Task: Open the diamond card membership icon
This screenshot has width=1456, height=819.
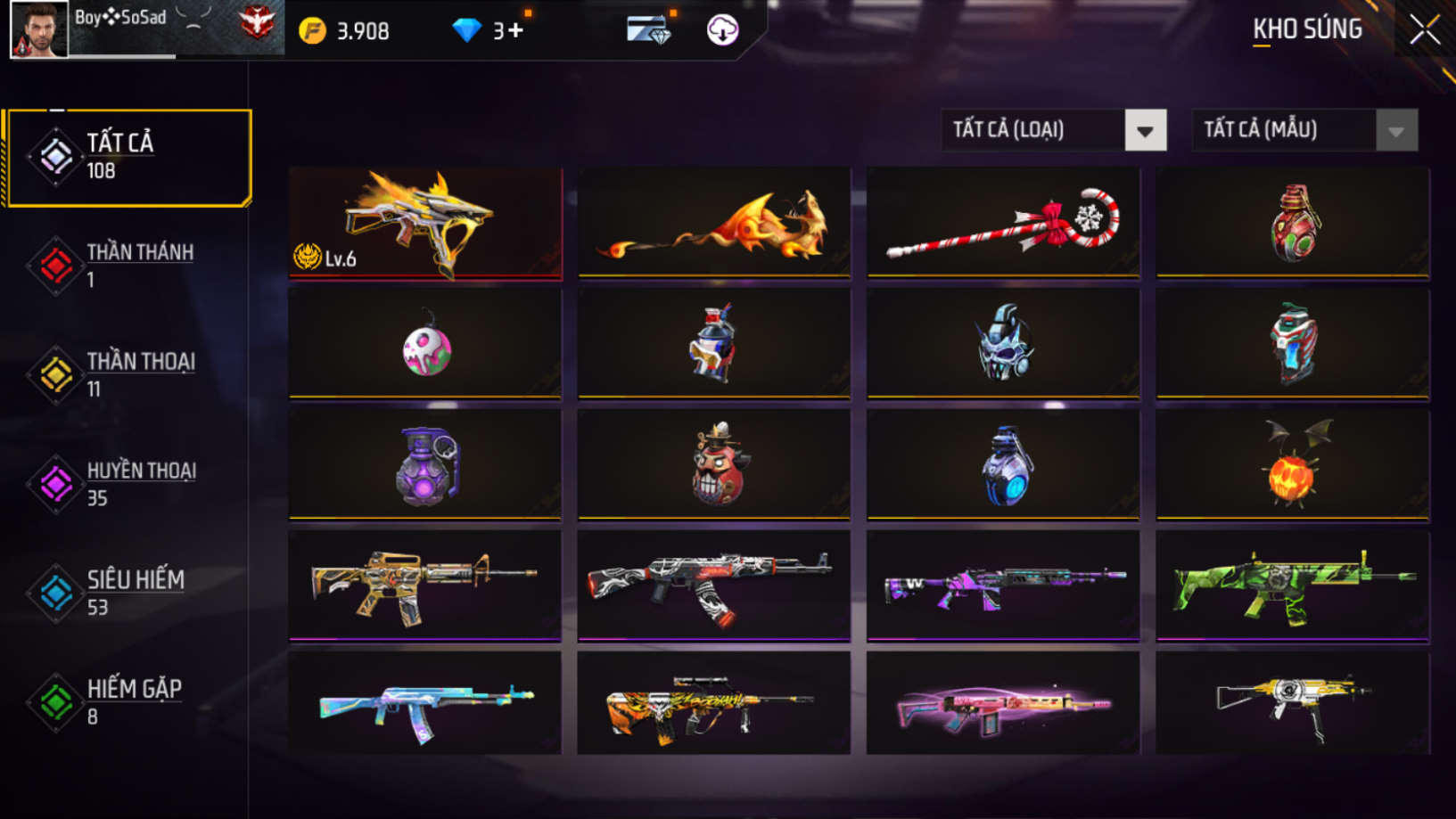Action: pos(648,30)
